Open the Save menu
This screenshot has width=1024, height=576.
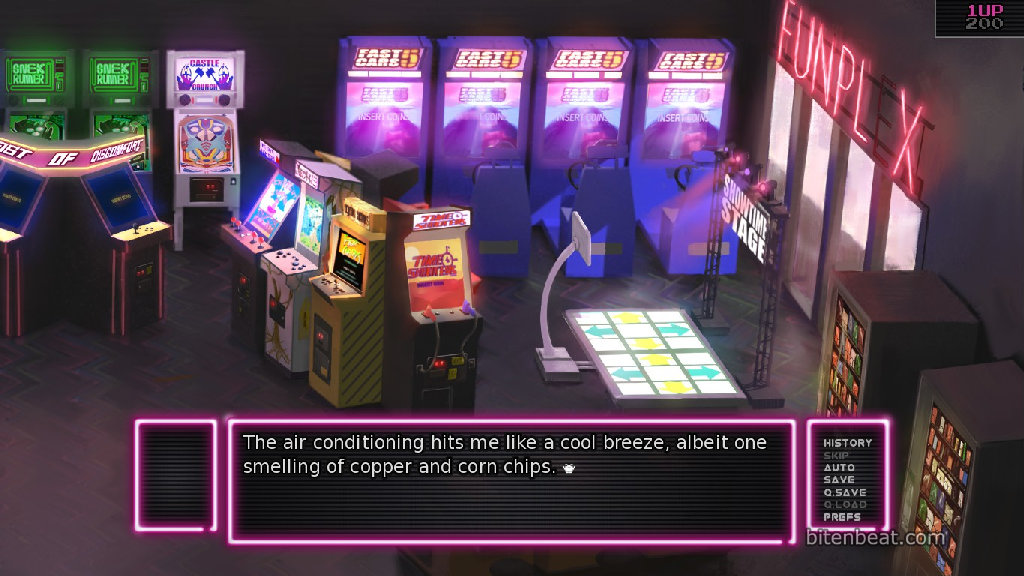[x=838, y=480]
